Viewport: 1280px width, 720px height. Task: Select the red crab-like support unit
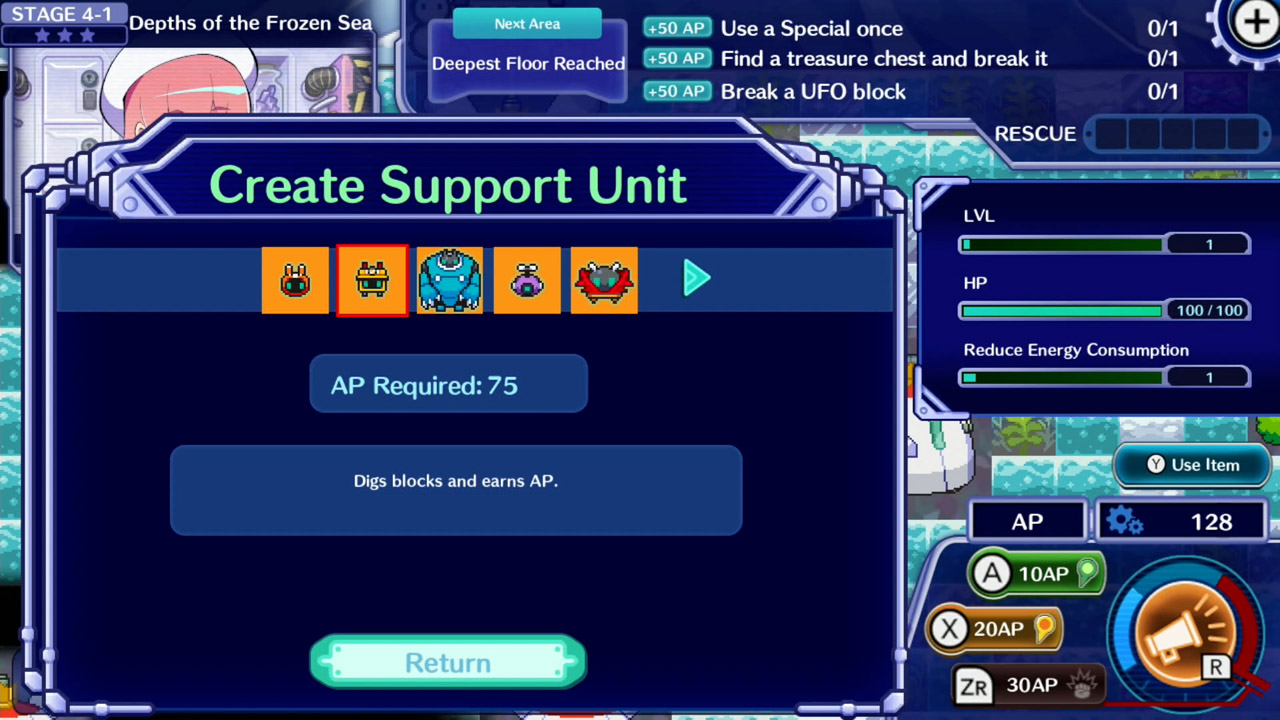click(603, 280)
